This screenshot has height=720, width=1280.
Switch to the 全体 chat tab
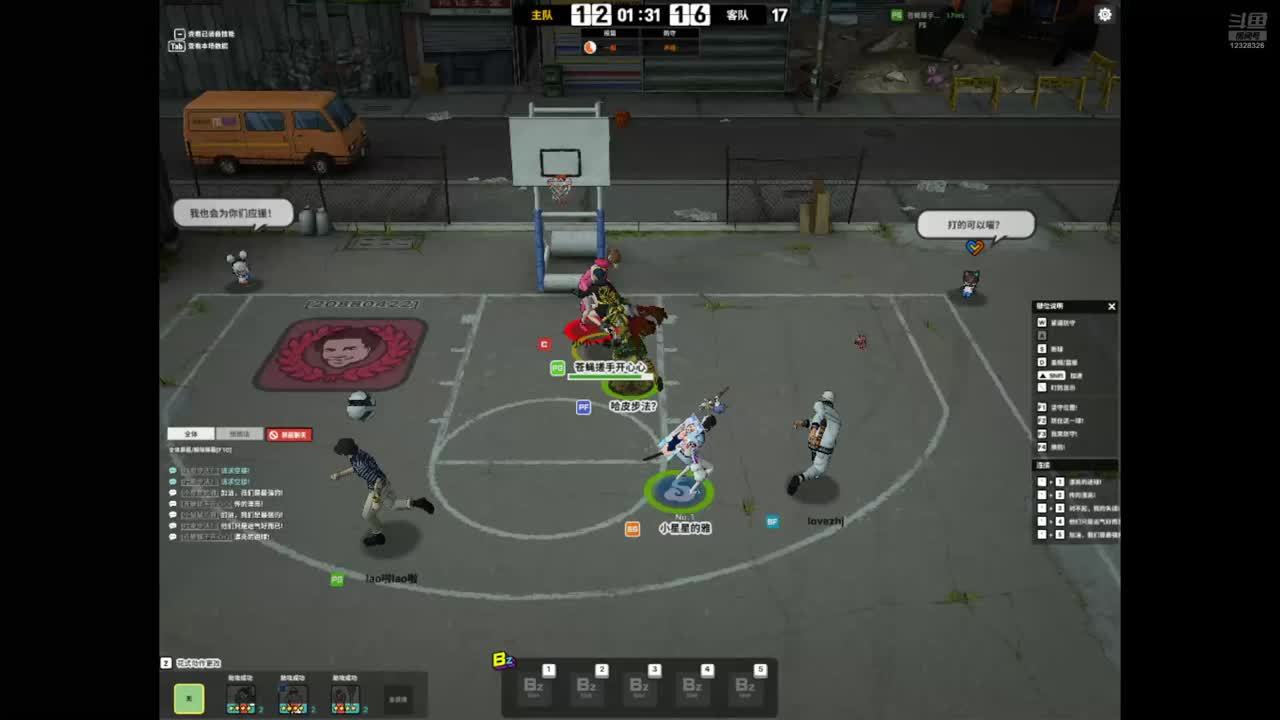(191, 434)
